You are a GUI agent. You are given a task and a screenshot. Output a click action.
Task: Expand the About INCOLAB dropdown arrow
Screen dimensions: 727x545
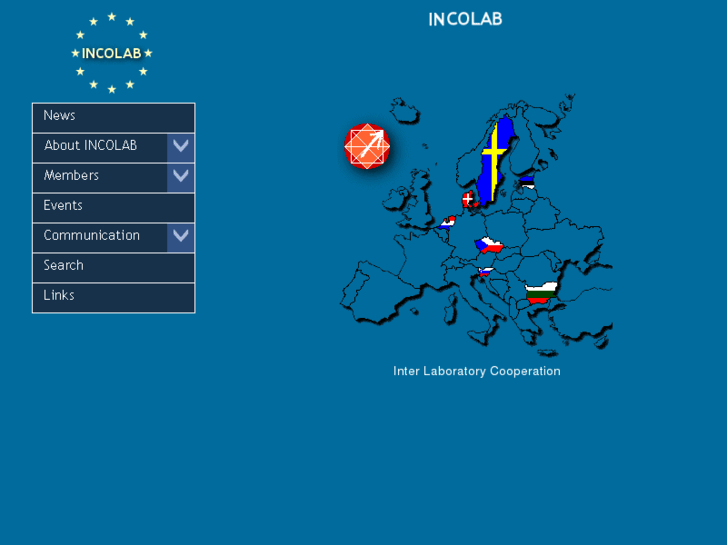pos(181,147)
